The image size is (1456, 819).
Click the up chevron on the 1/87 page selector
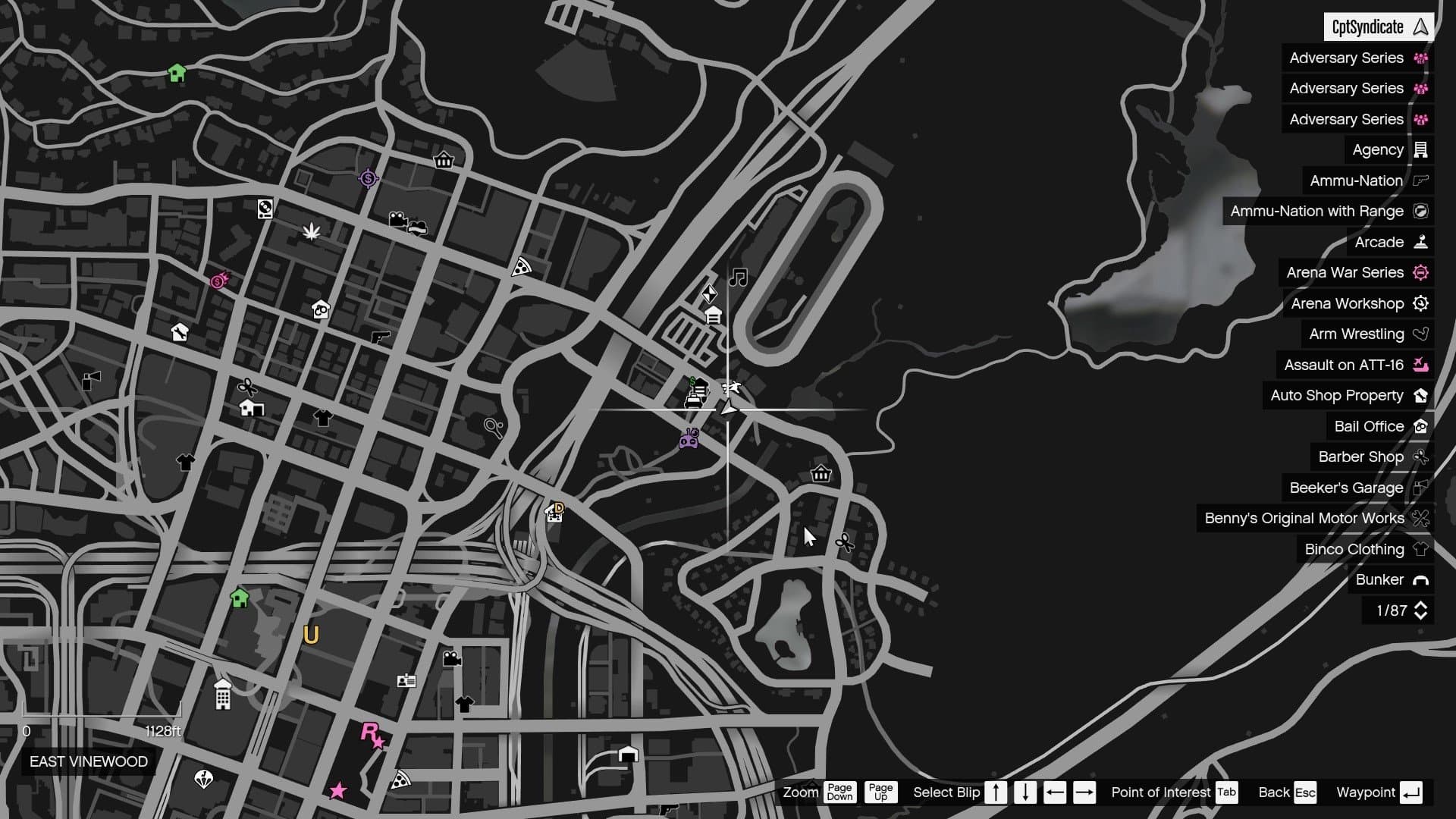(1420, 605)
